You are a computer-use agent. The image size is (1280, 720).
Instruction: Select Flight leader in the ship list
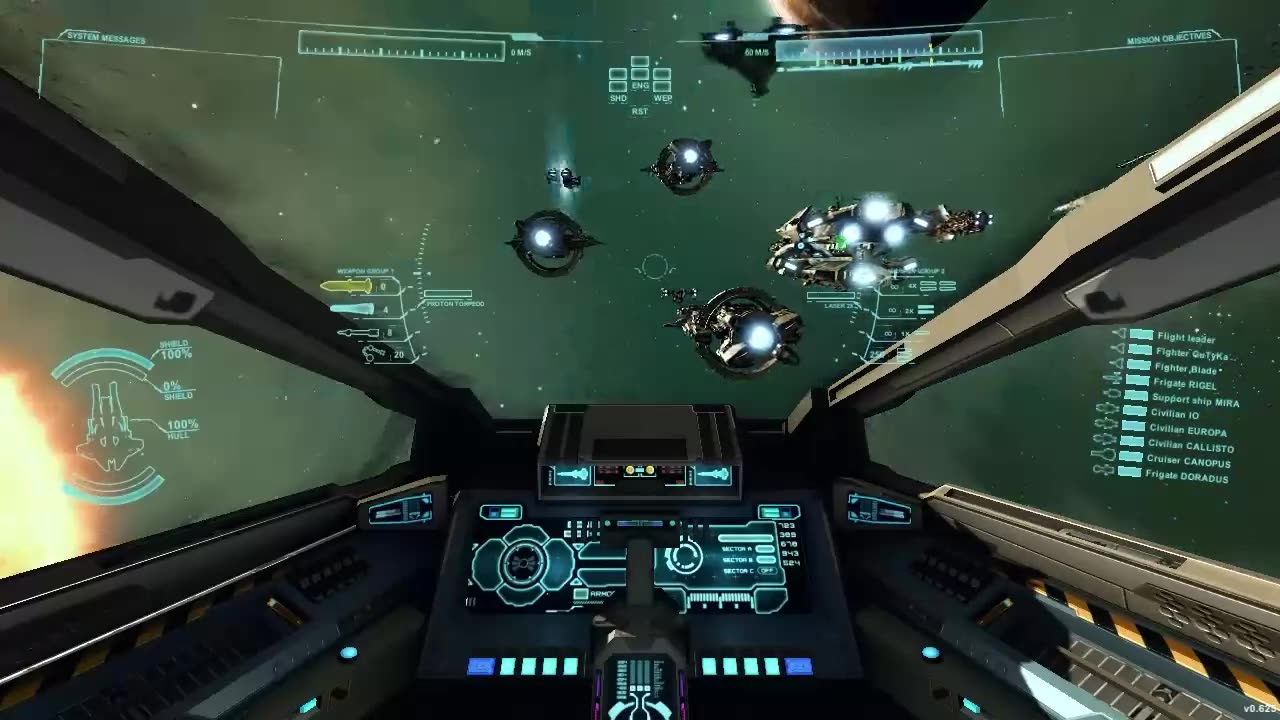point(1185,338)
